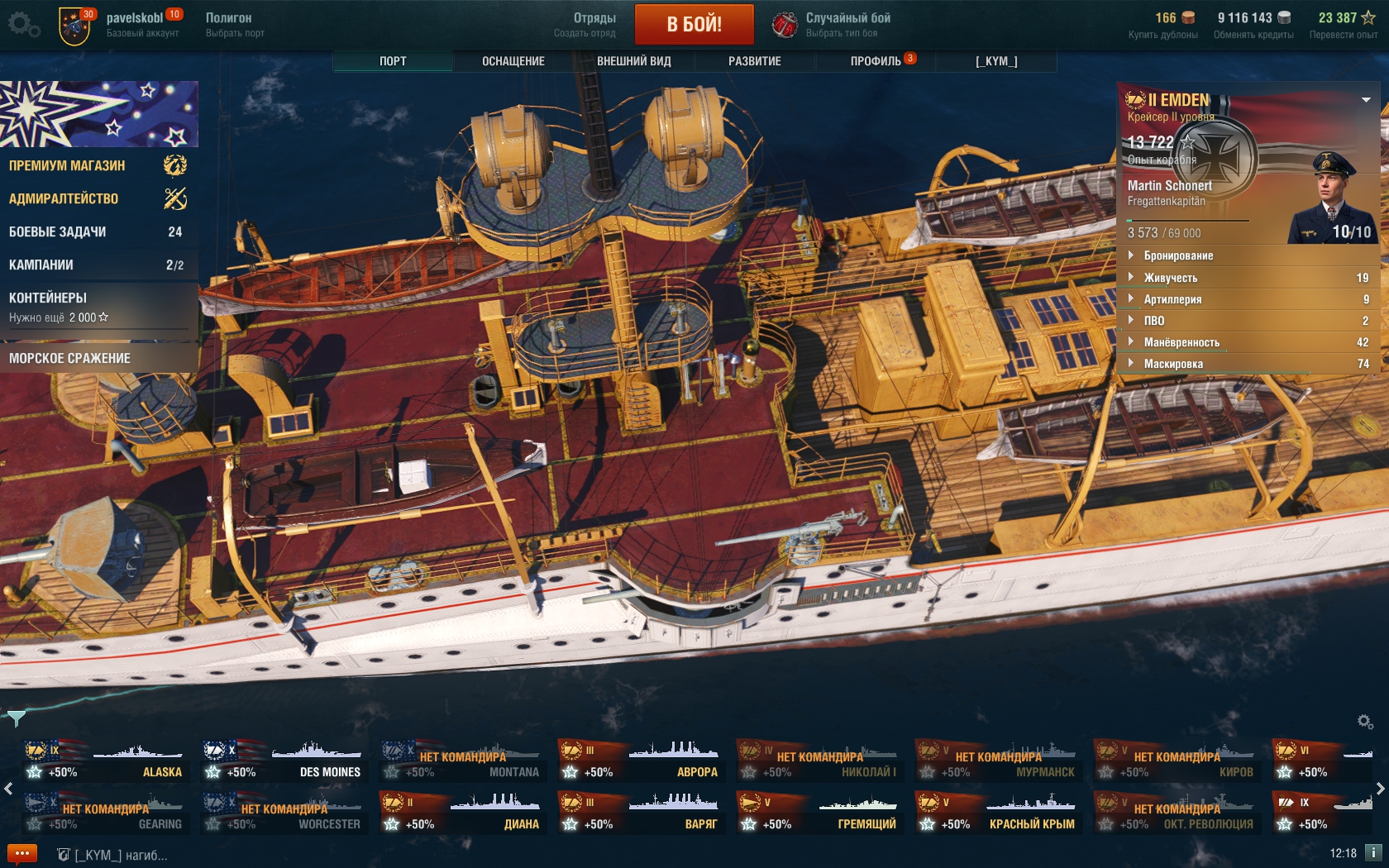The image size is (1389, 868).
Task: Select the [_KYM_] clan tab
Action: tap(996, 61)
